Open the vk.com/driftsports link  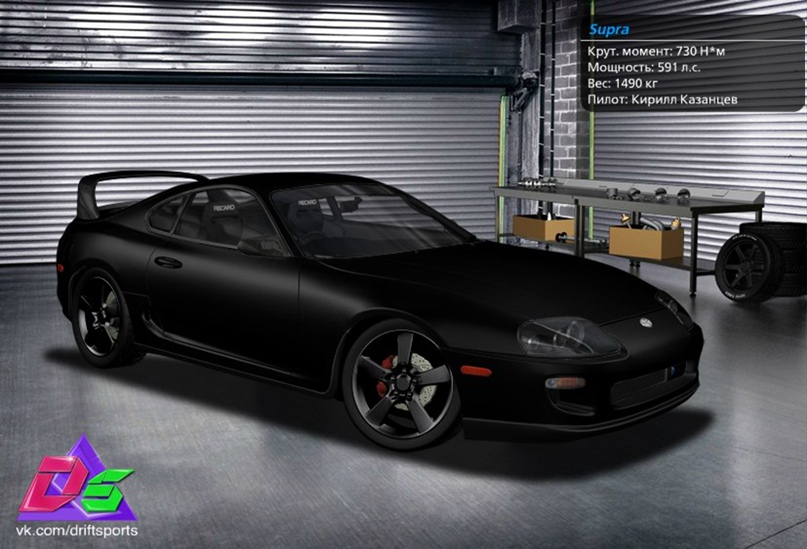pos(77,530)
